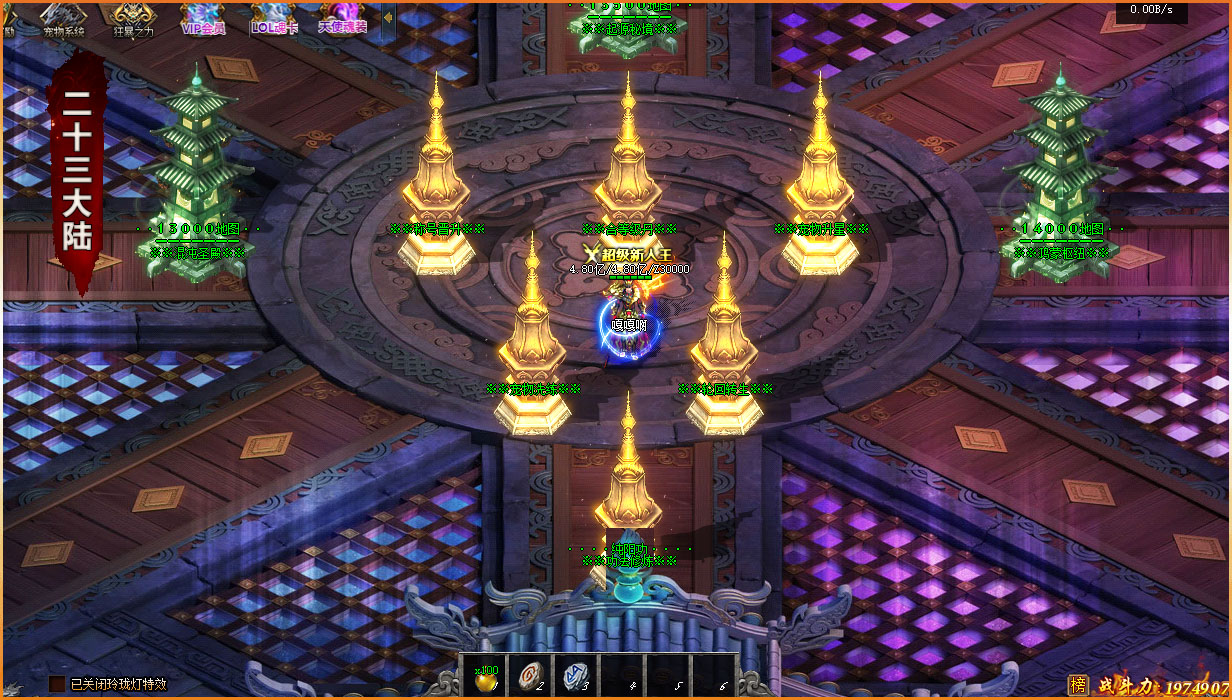This screenshot has width=1232, height=700.
Task: Use the blue rune stone in slot 3
Action: click(x=576, y=675)
